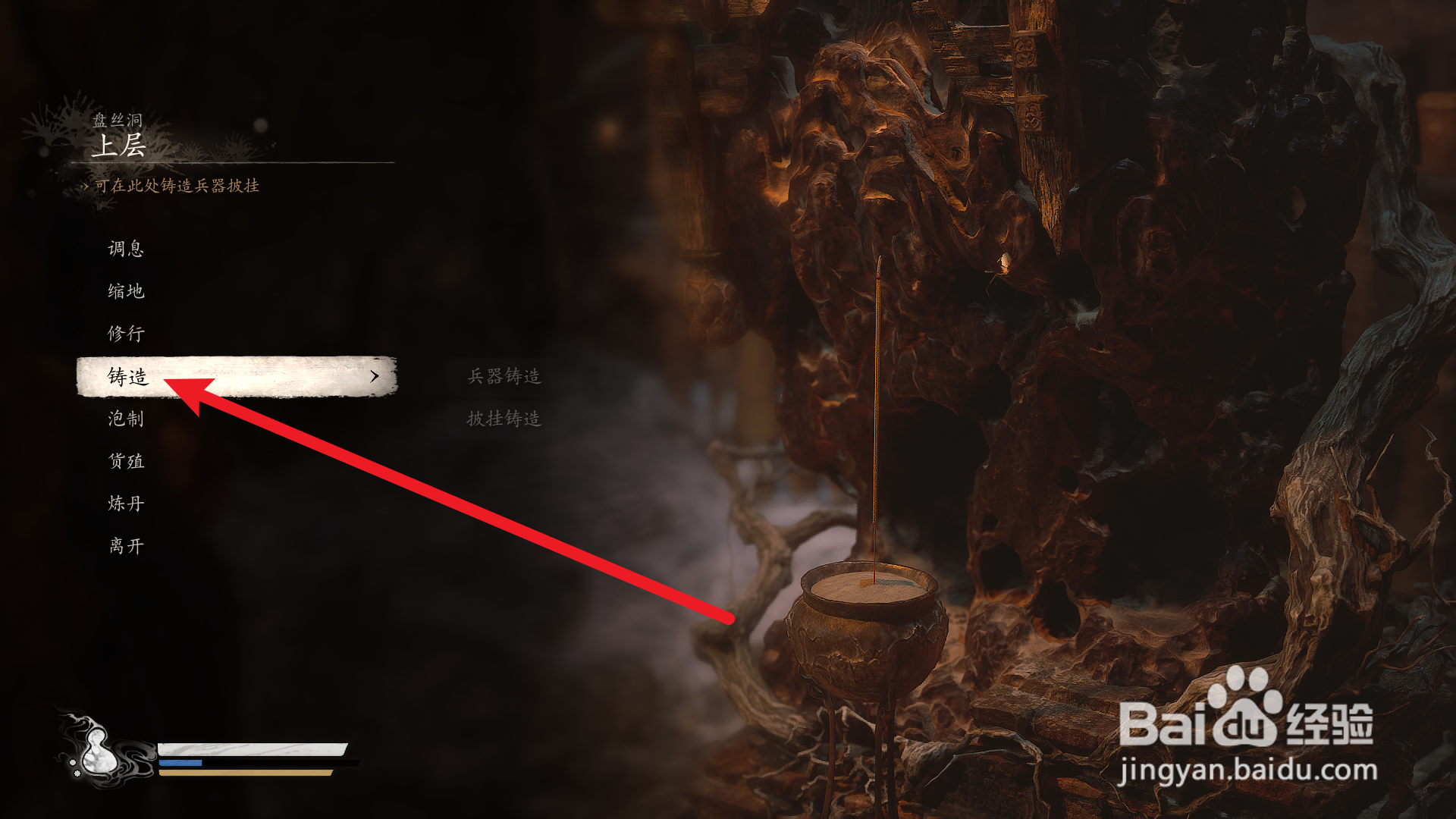Select 缩地 to fast travel
Image resolution: width=1456 pixels, height=819 pixels.
[x=125, y=291]
